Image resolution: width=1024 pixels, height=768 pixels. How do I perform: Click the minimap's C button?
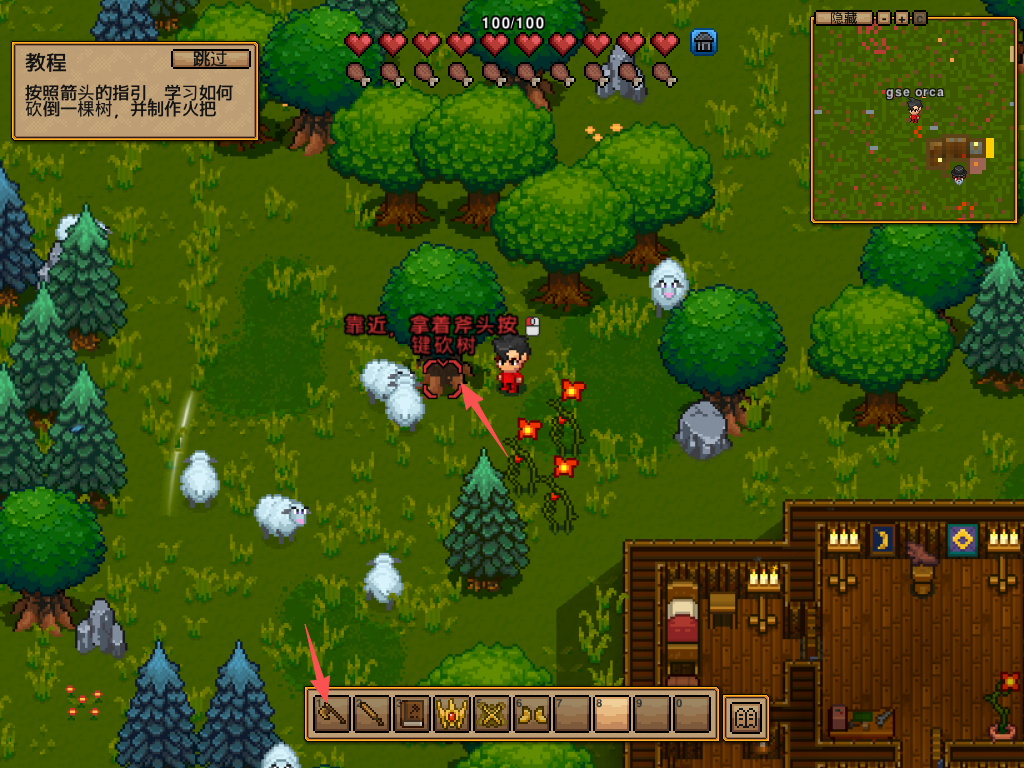[919, 18]
